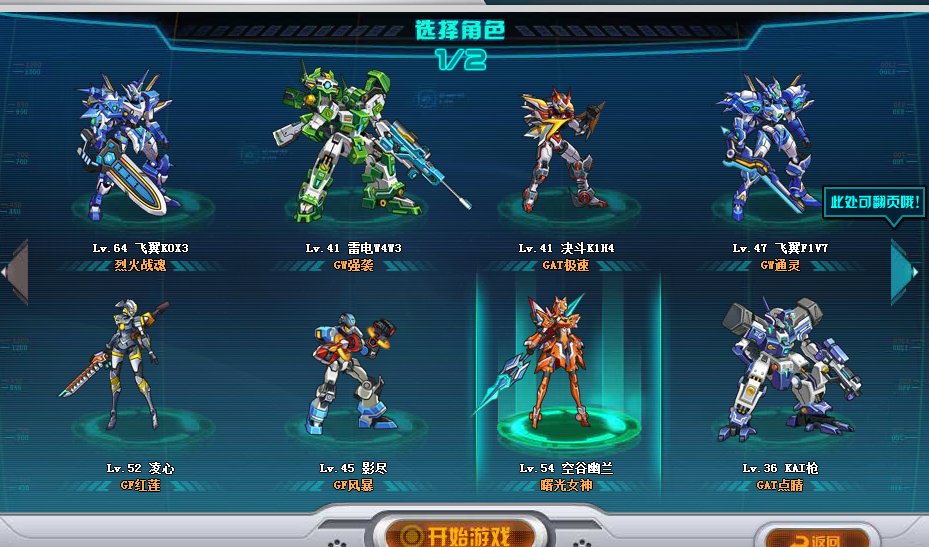
Task: Pick the Lv.41 决斗K1H4 character
Action: pos(562,150)
